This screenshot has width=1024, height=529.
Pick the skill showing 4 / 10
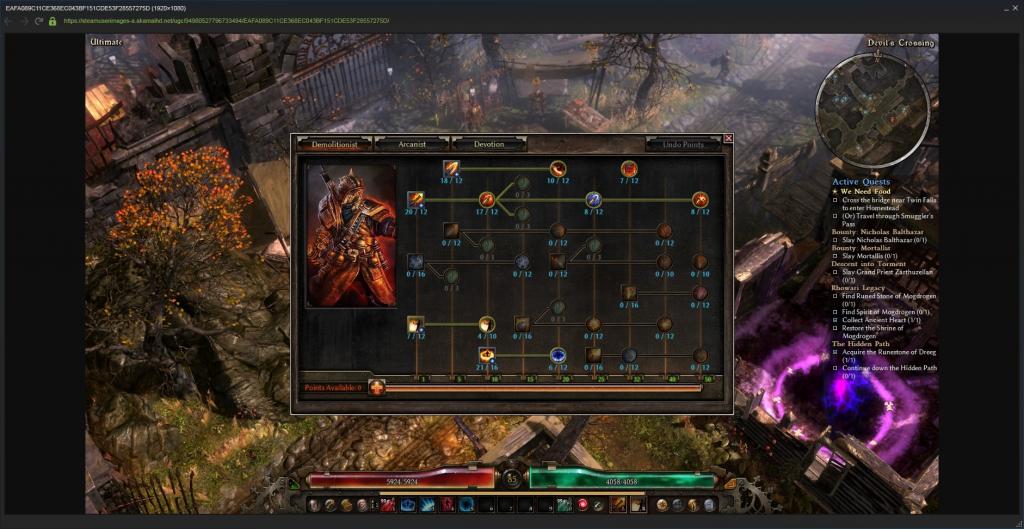(487, 324)
